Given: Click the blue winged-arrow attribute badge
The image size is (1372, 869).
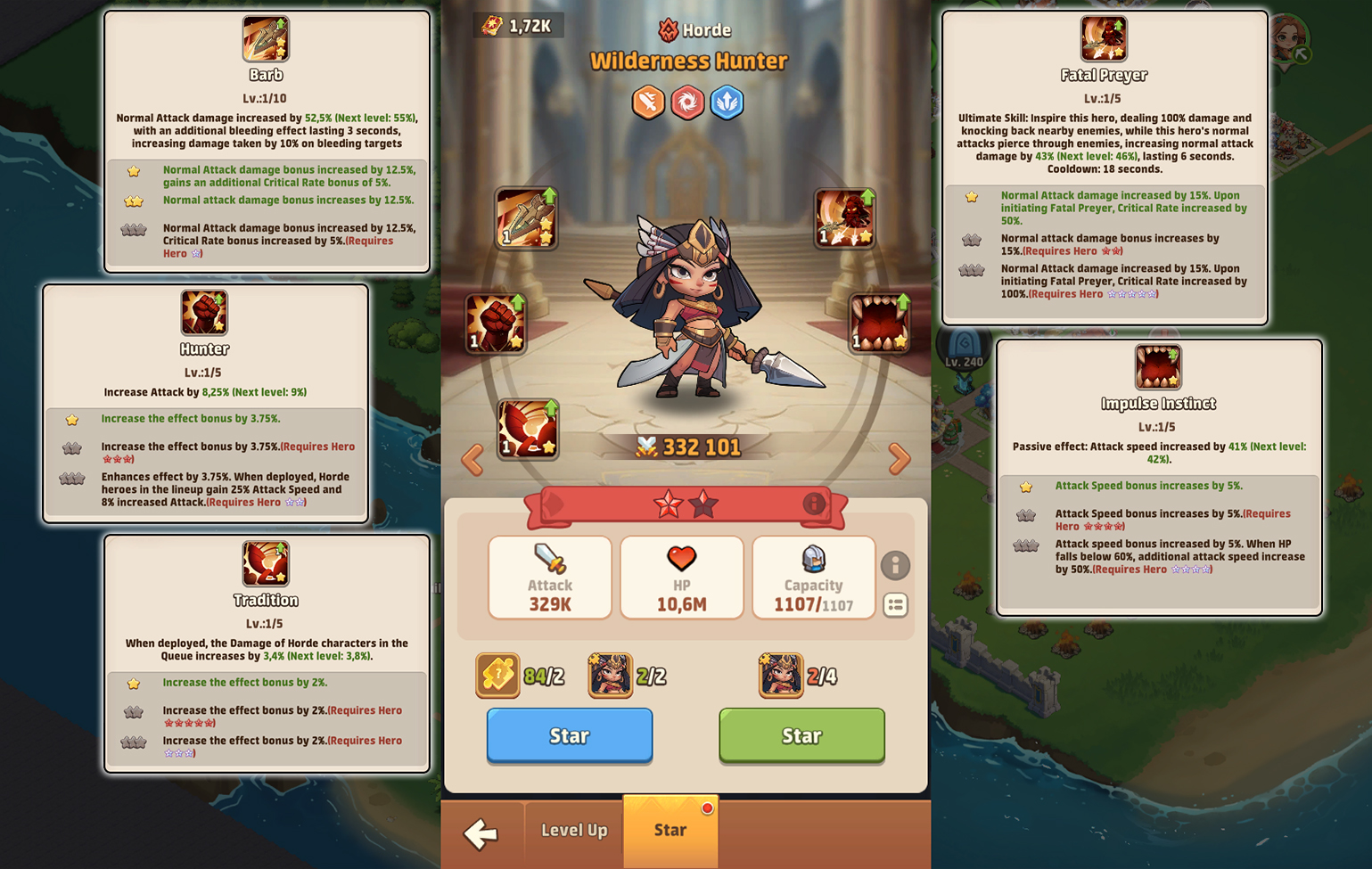Looking at the screenshot, I should [727, 102].
